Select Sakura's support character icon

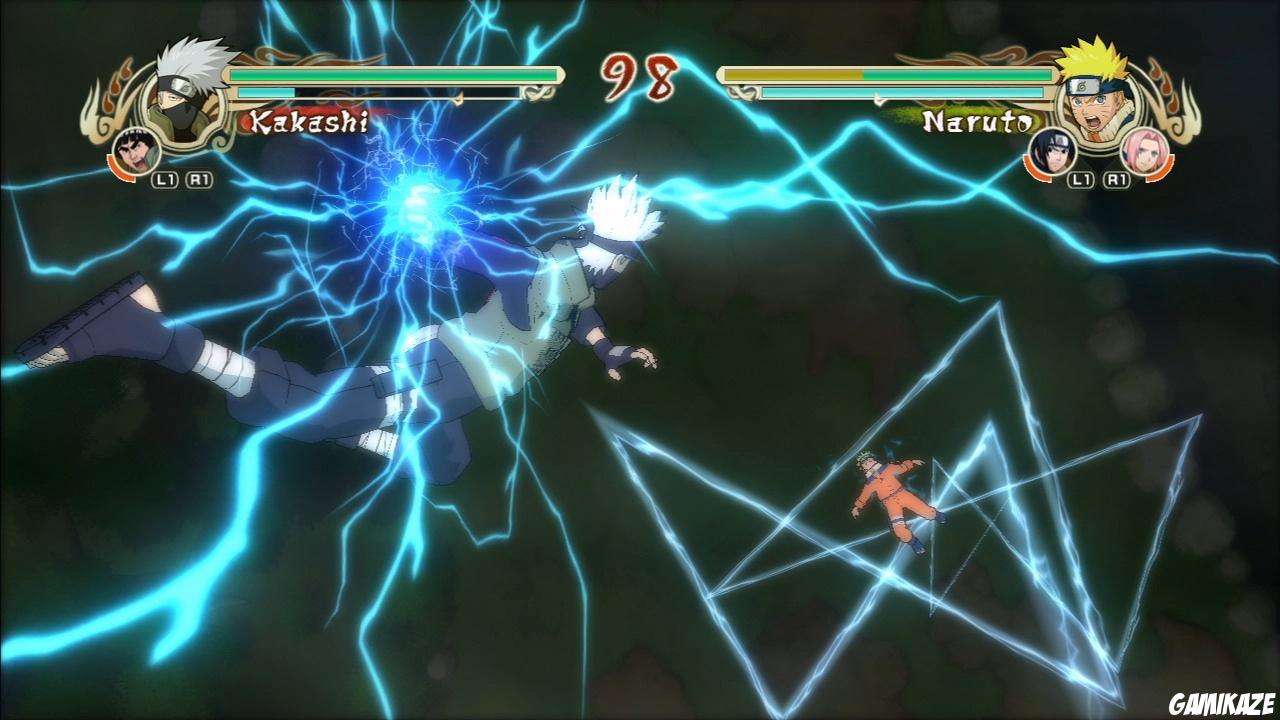[1146, 153]
